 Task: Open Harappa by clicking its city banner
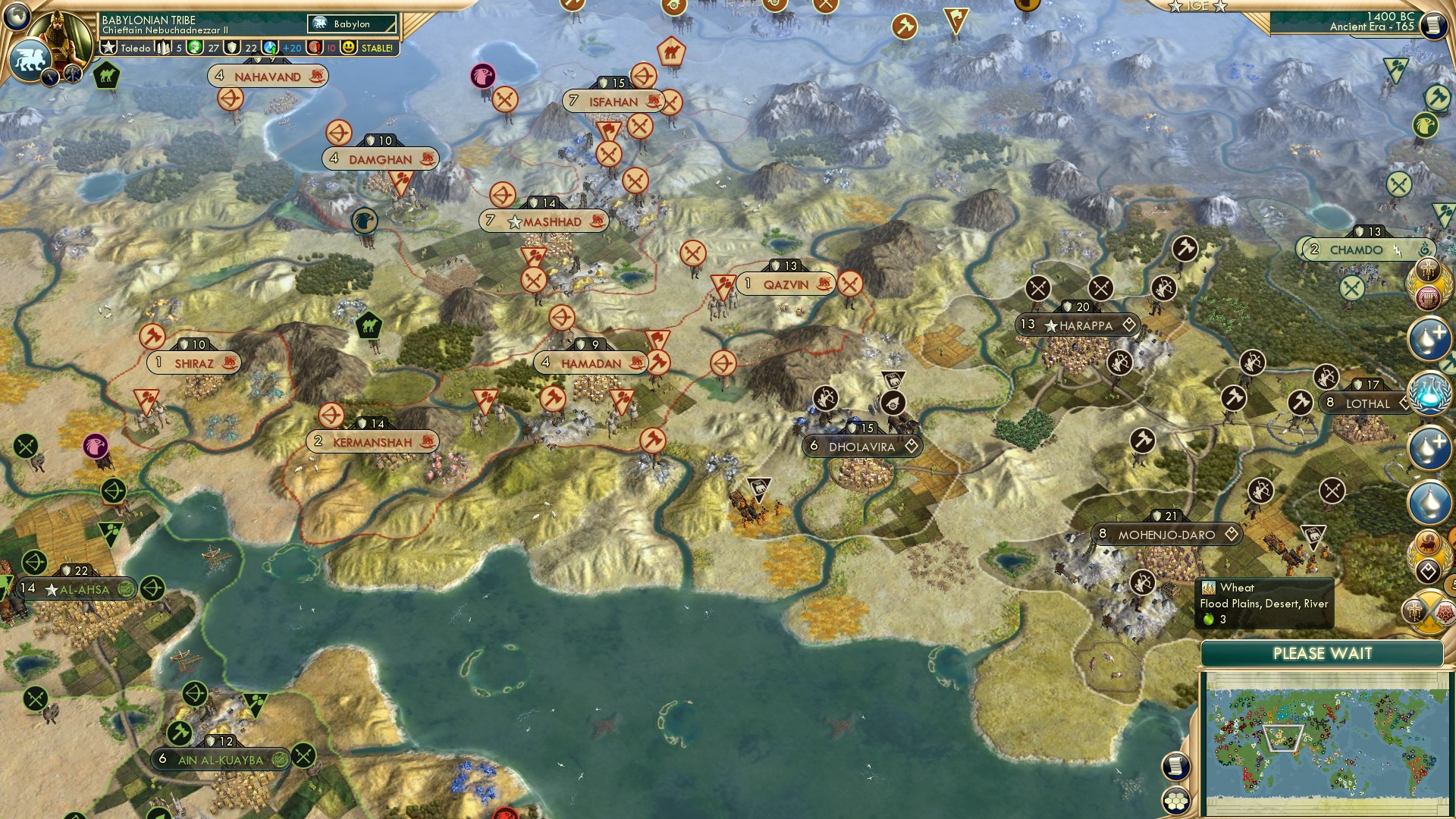(1077, 325)
